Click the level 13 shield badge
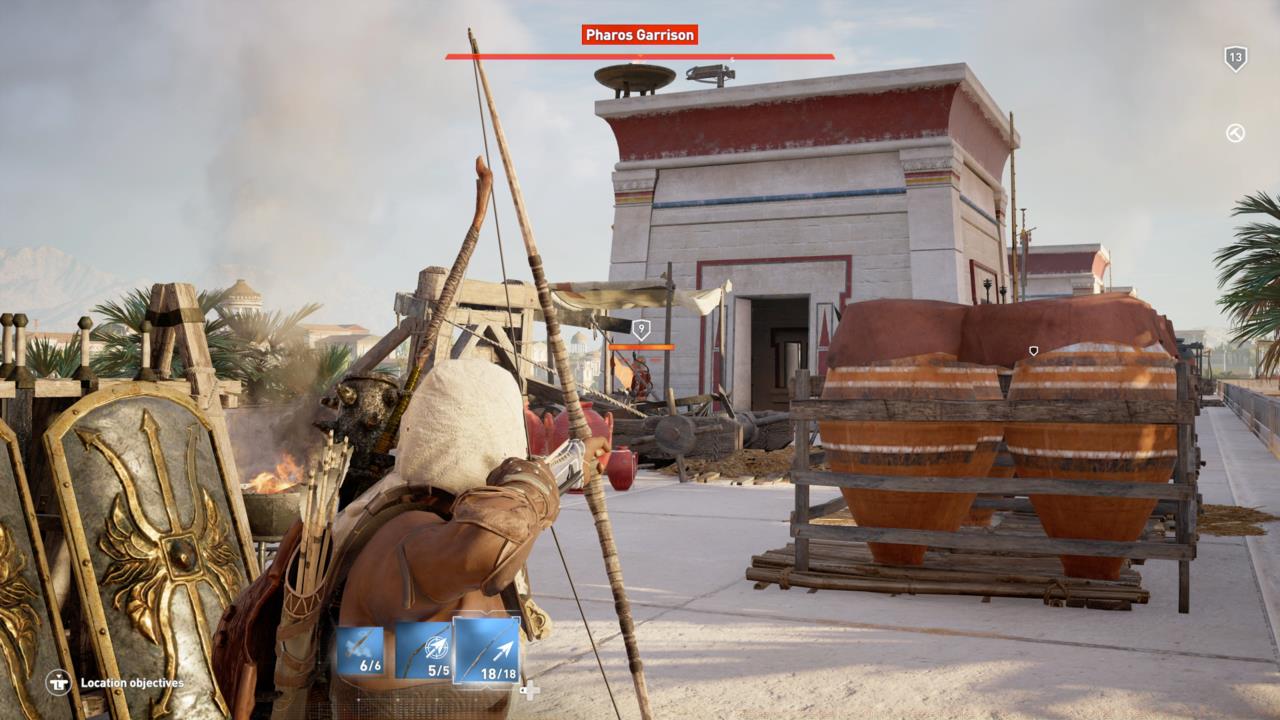1280x720 pixels. [1236, 58]
